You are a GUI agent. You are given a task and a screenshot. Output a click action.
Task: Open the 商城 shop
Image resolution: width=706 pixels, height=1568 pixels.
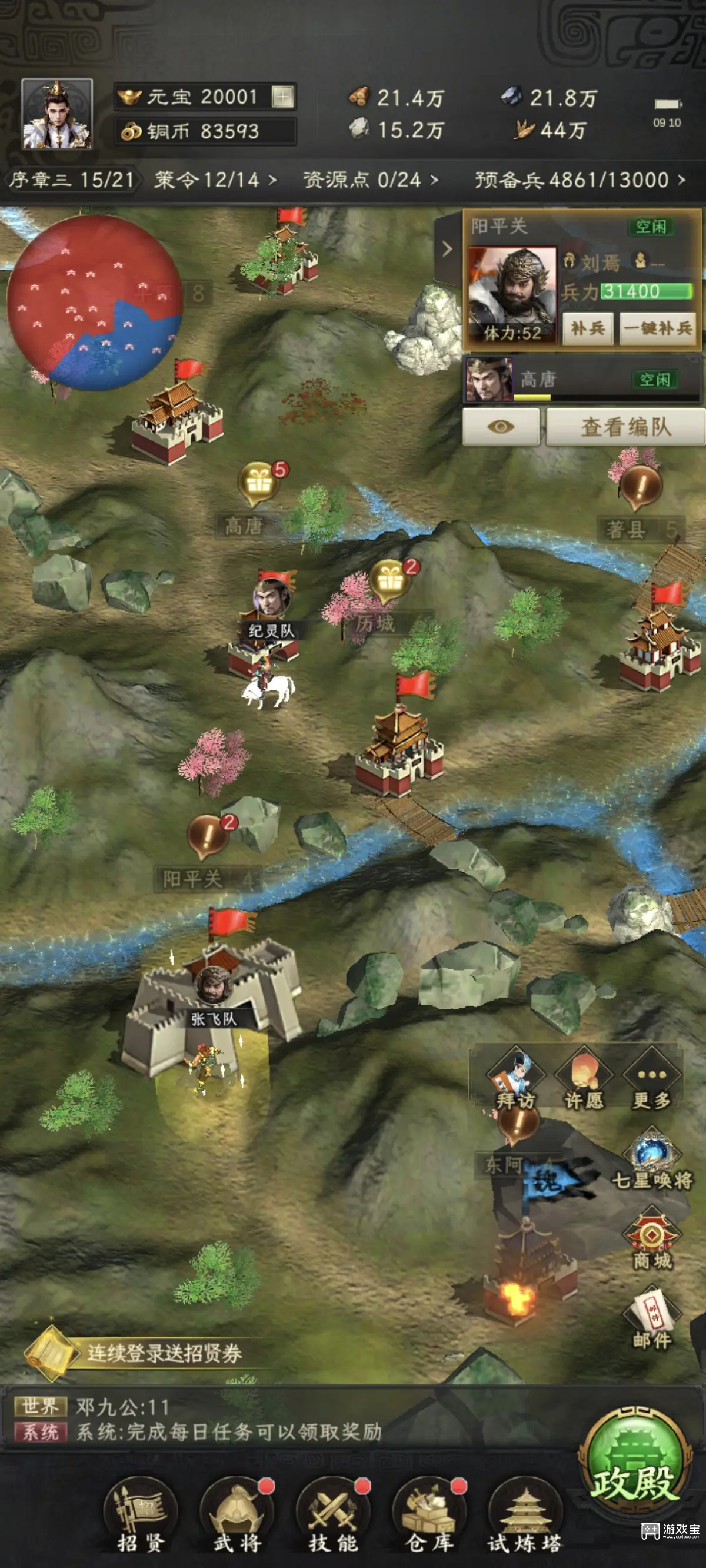[x=652, y=1241]
